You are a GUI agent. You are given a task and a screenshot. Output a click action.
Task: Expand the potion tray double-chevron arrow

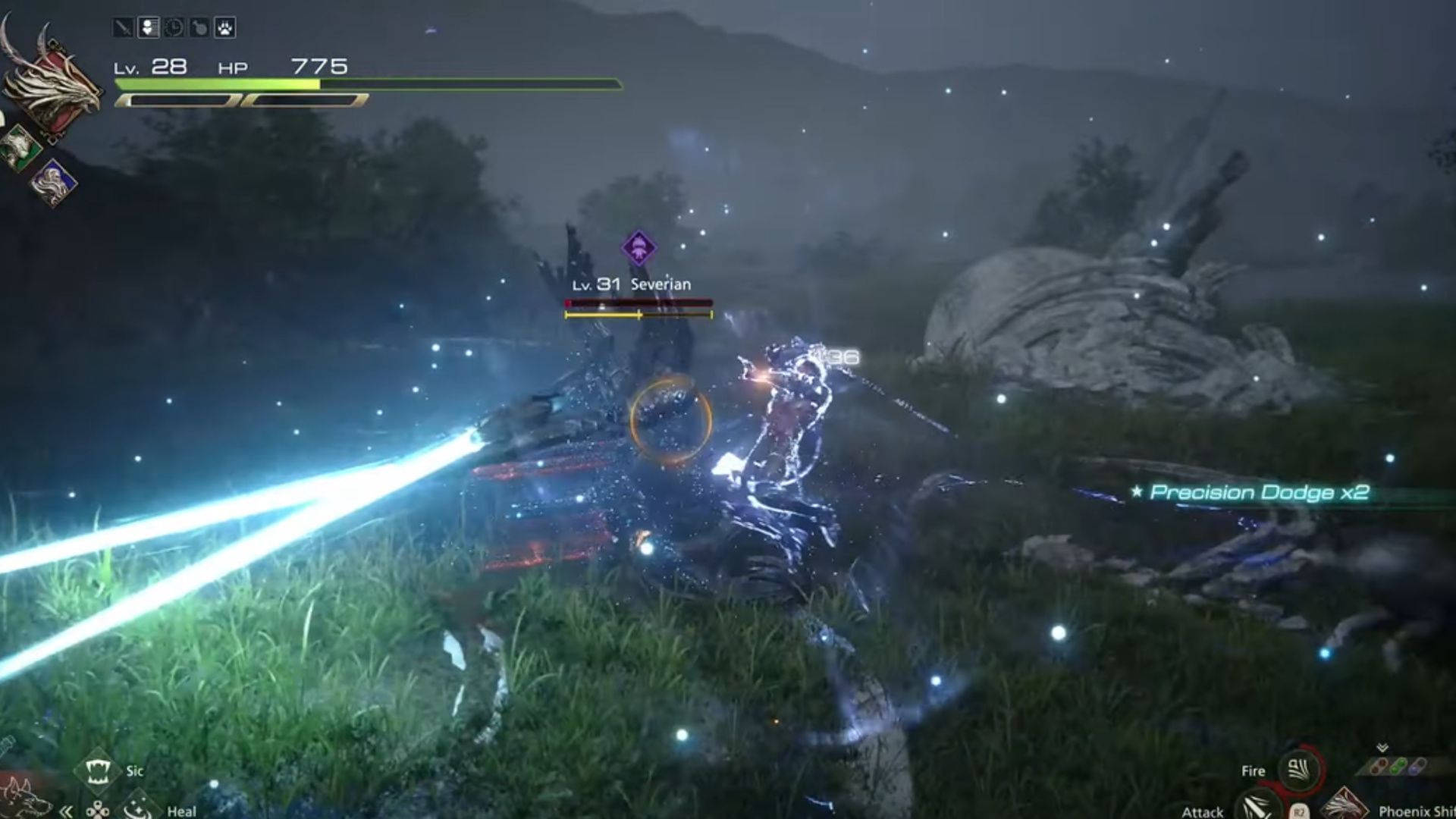click(1383, 748)
